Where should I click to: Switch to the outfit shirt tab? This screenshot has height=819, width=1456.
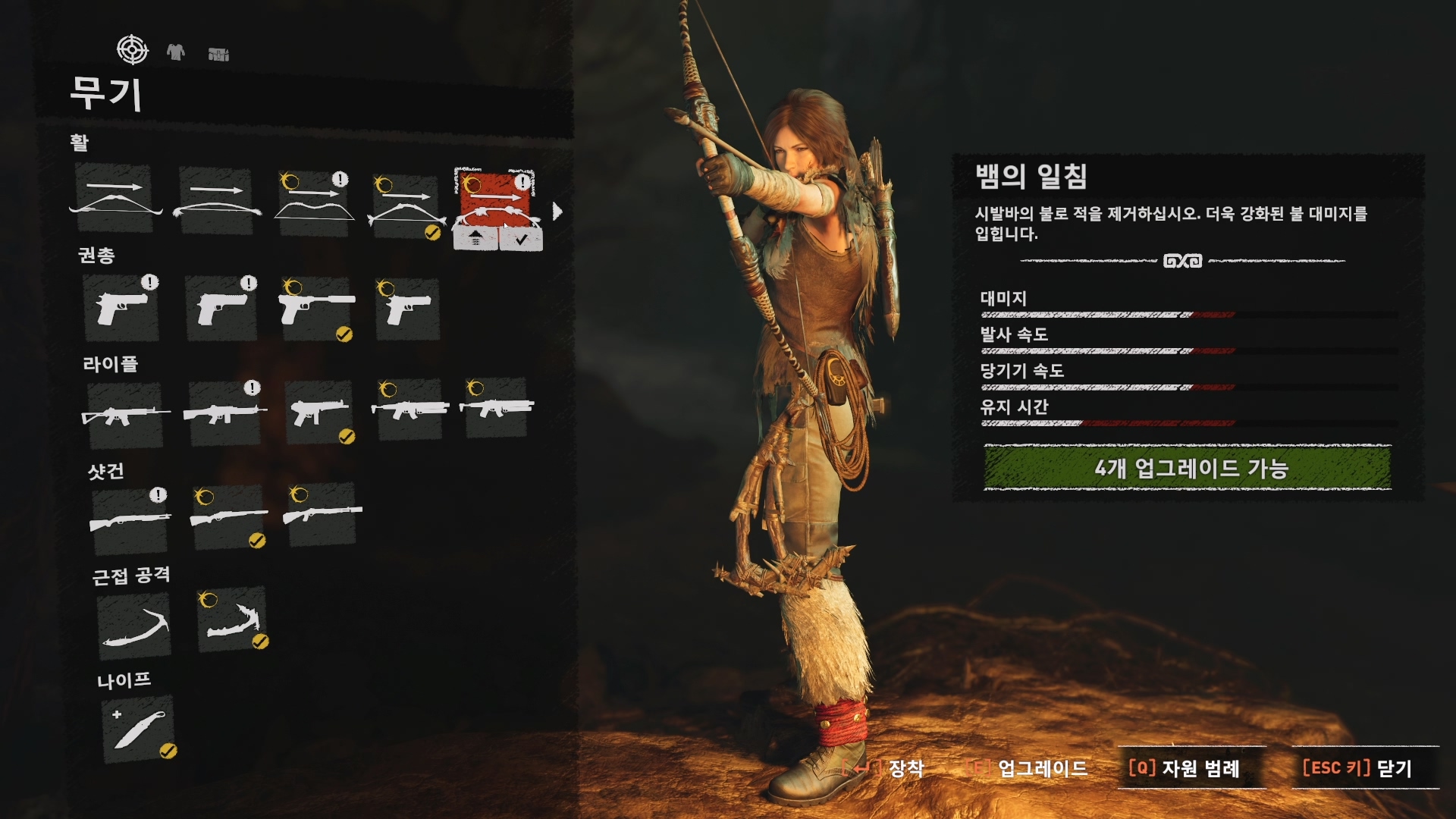[176, 52]
